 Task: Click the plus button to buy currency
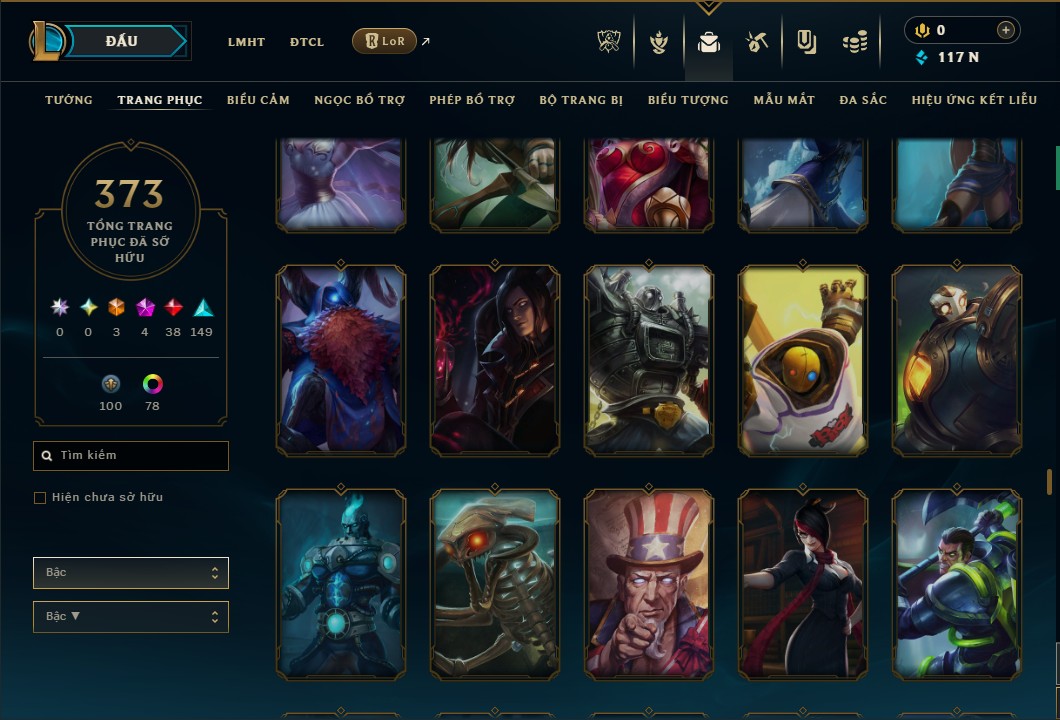(x=1005, y=31)
